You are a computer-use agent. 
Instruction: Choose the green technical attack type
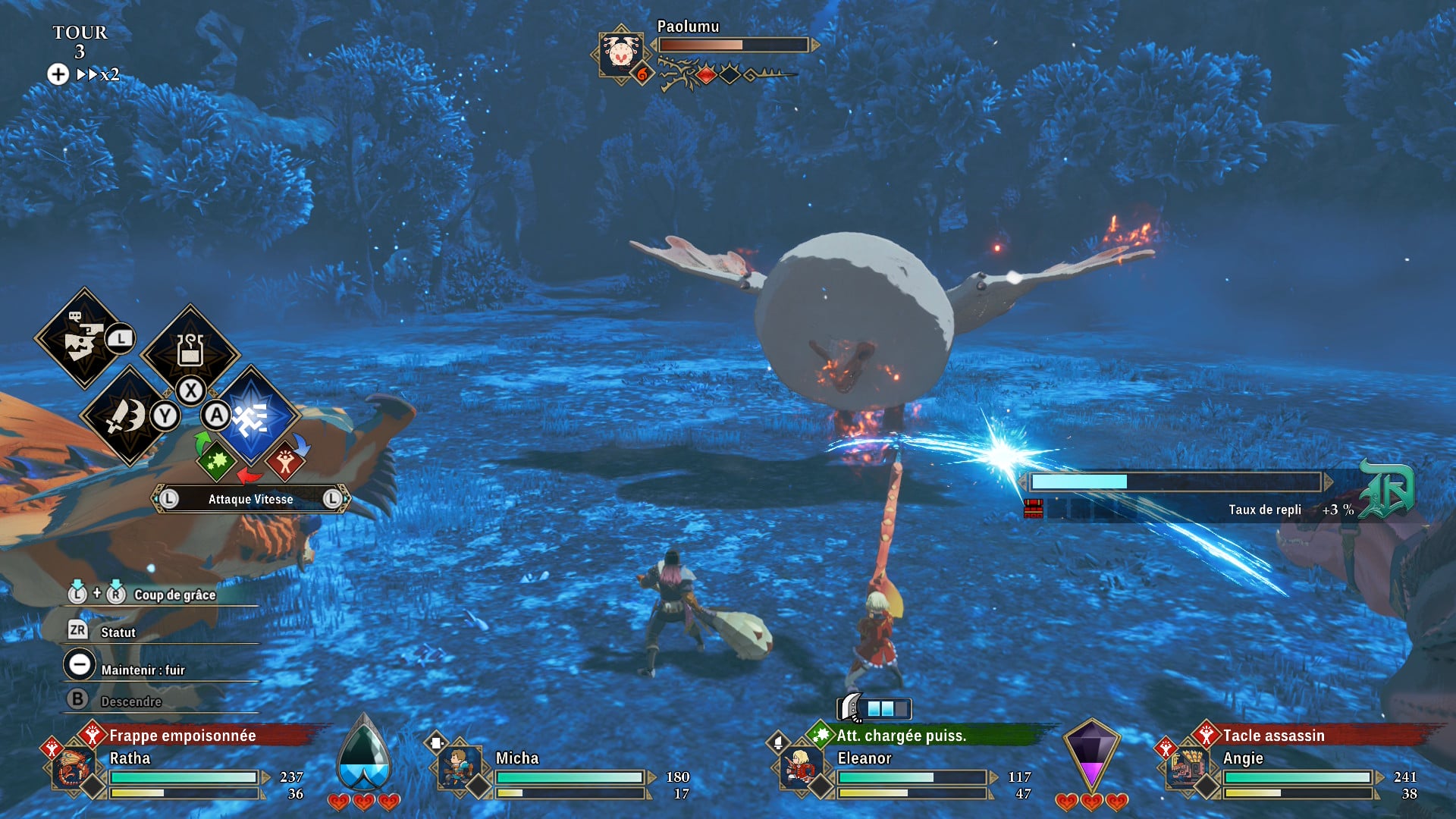(x=216, y=461)
